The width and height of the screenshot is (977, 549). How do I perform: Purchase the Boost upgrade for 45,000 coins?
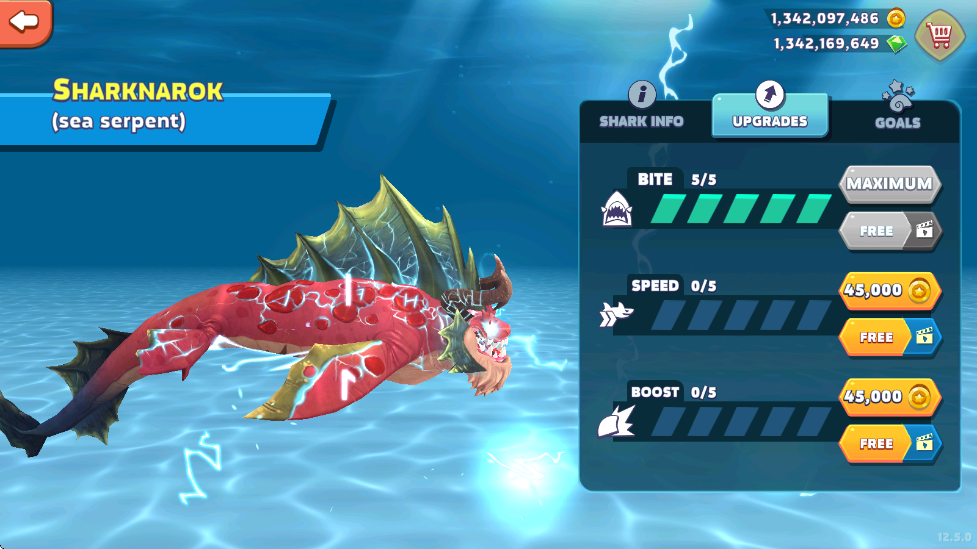point(889,396)
